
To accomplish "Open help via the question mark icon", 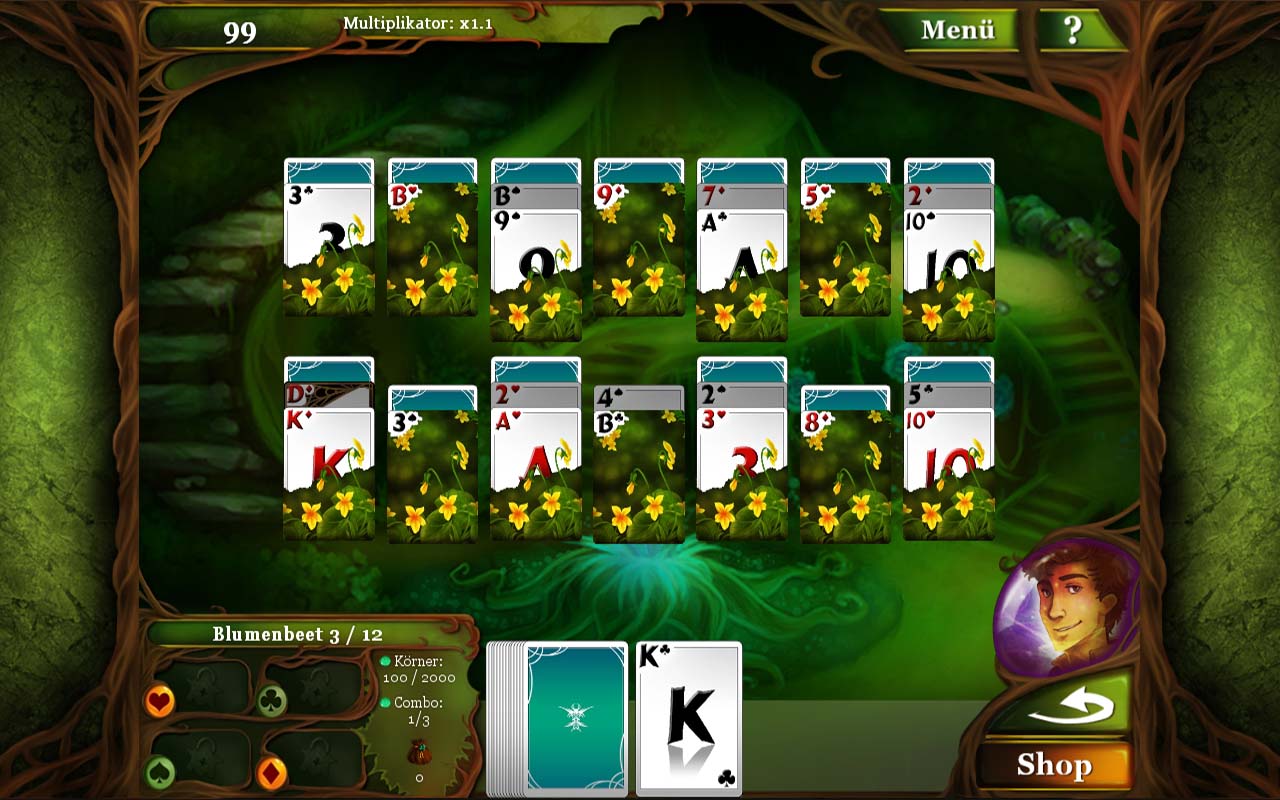I will coord(1074,29).
